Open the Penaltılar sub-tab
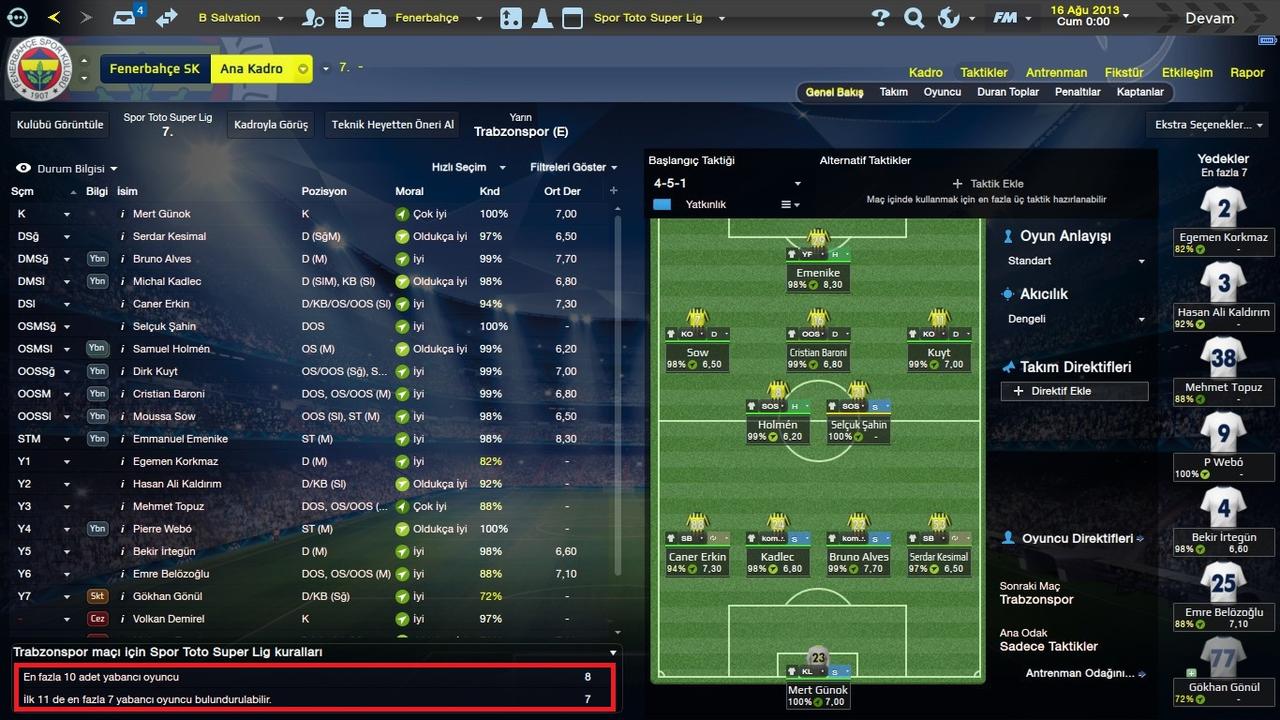The width and height of the screenshot is (1280, 720). pos(1078,92)
